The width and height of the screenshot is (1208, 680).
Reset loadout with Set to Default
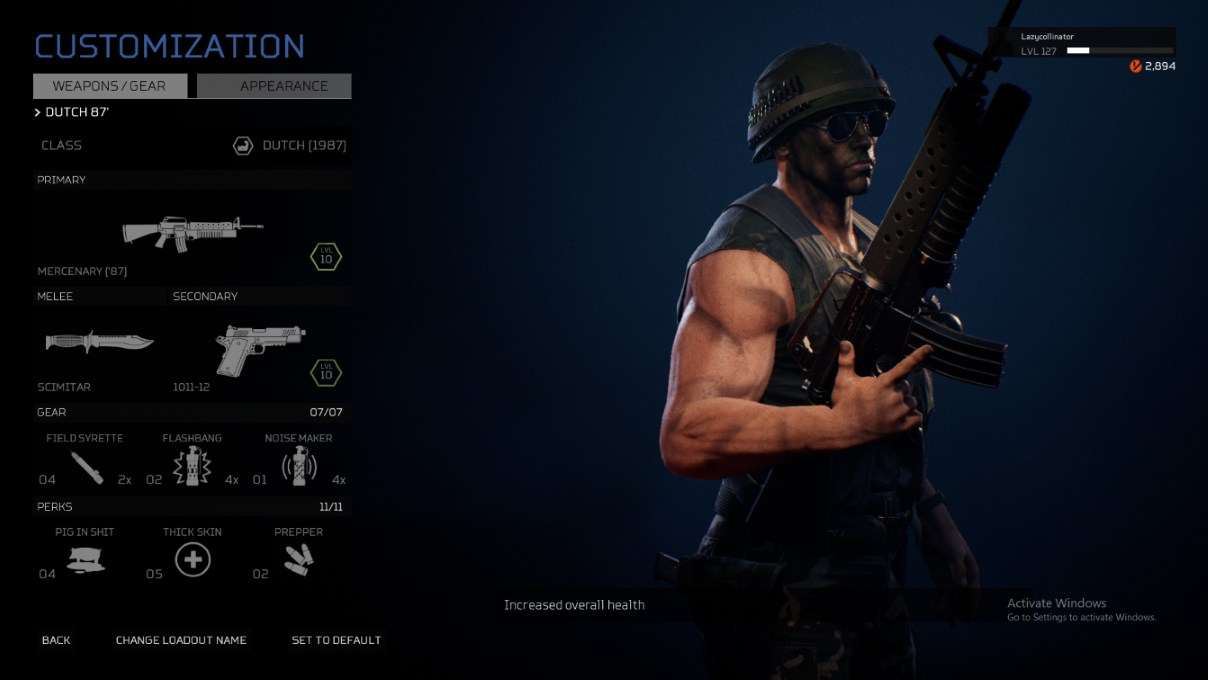pos(336,640)
